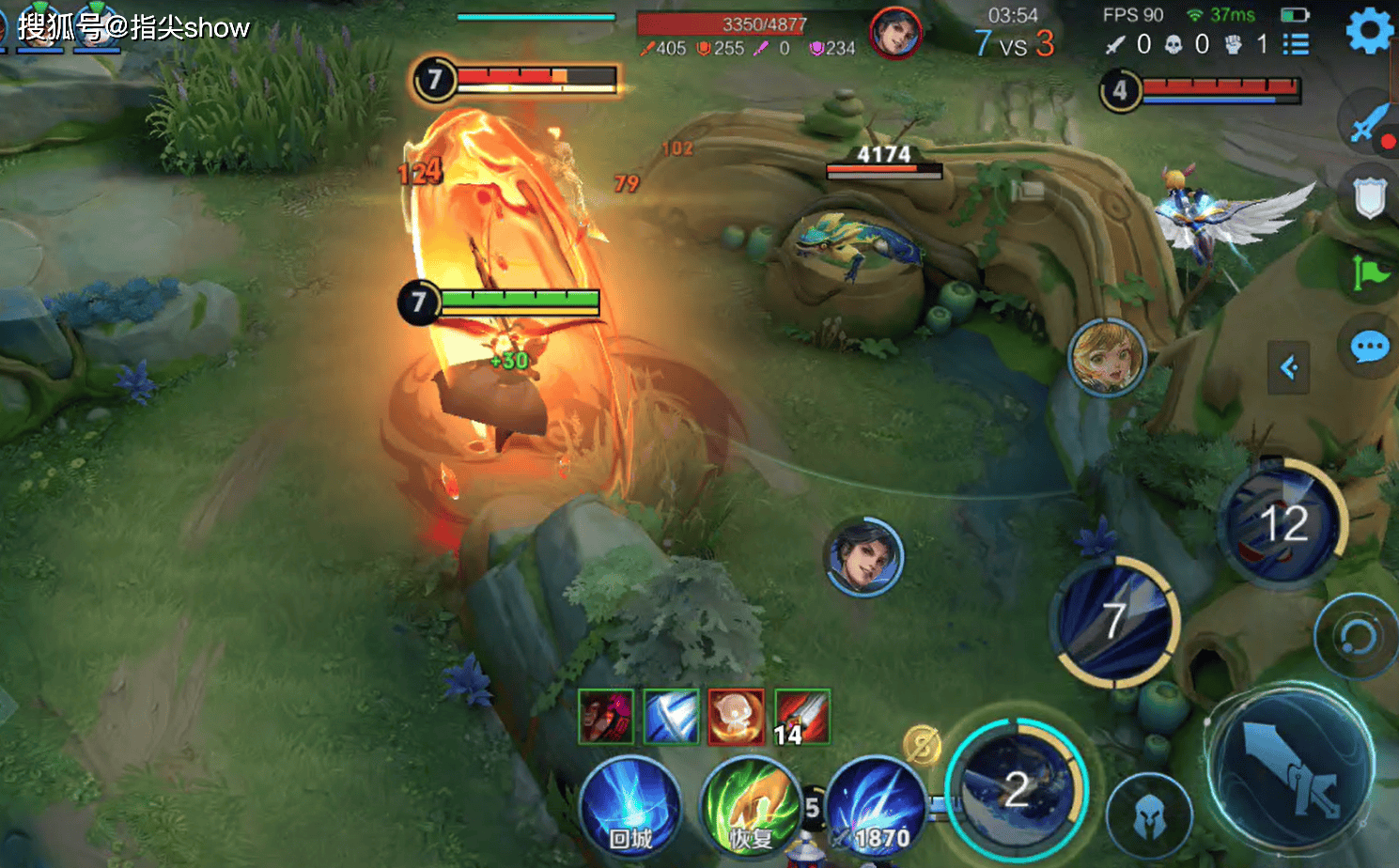Trigger the ultimate skill on cooldown 12

click(x=1283, y=523)
